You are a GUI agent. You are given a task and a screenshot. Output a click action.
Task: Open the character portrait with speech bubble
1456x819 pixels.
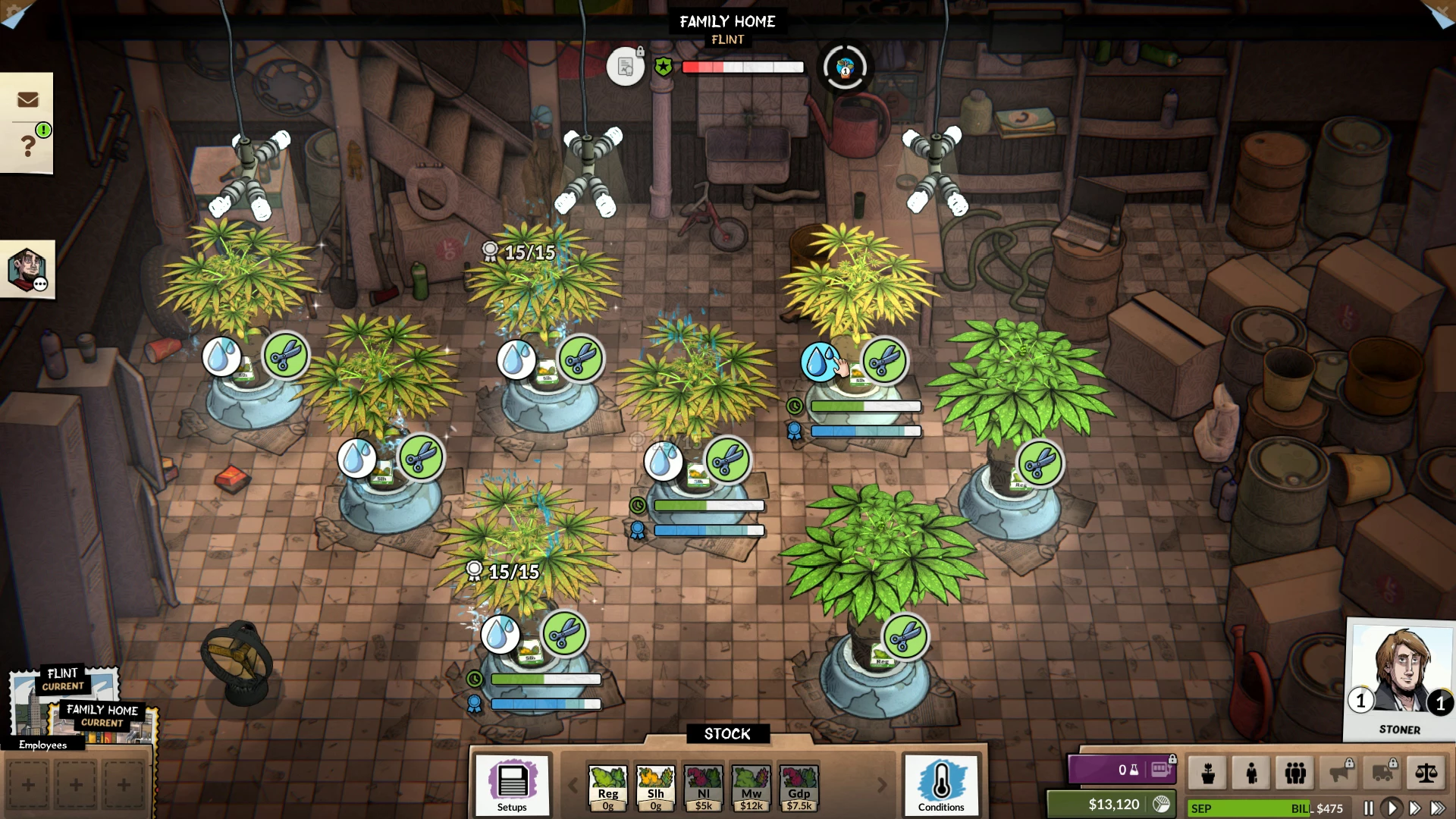27,270
